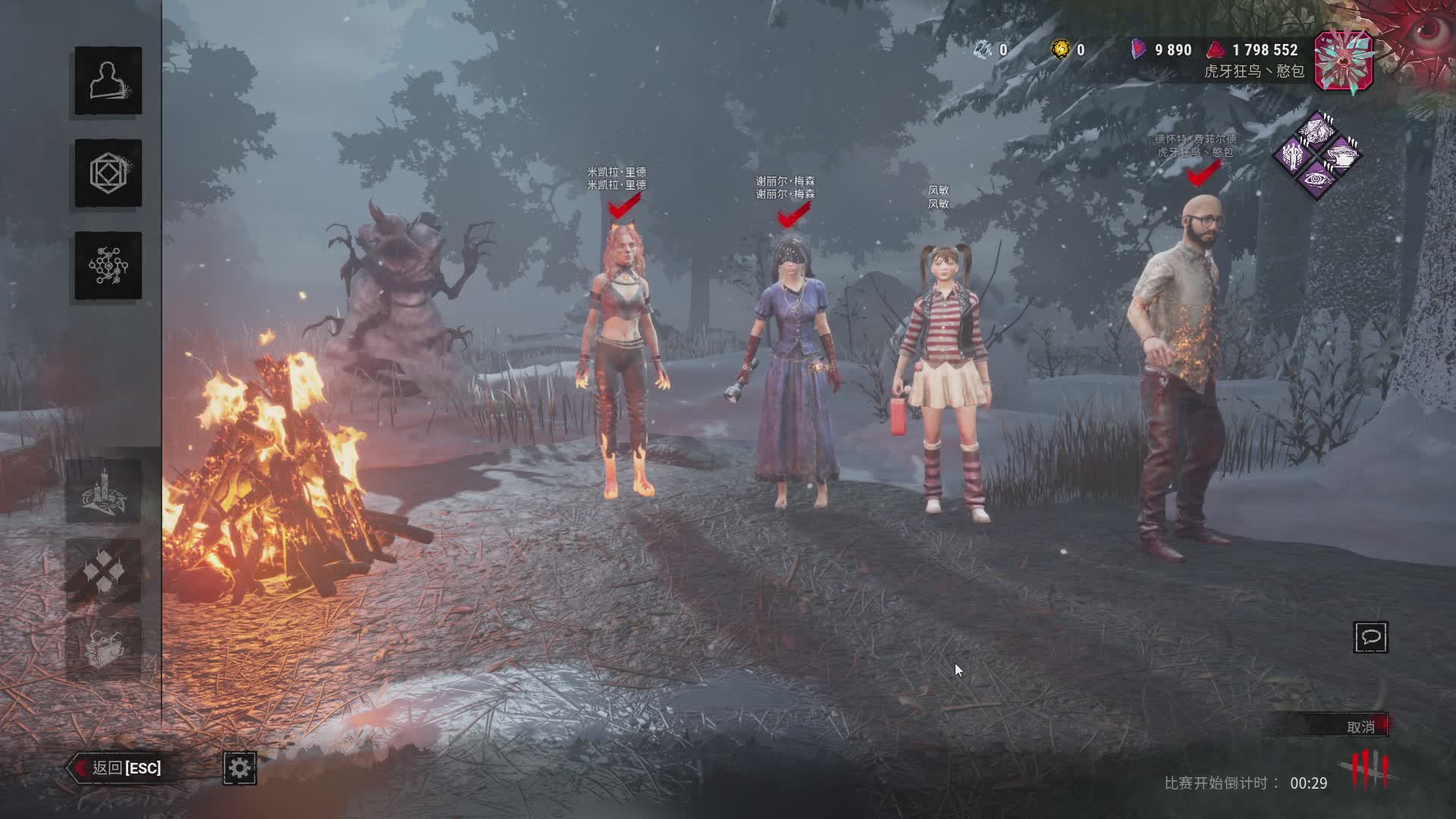Open the toolbox add-on slot
Screen dimensions: 1456x819
click(x=104, y=649)
